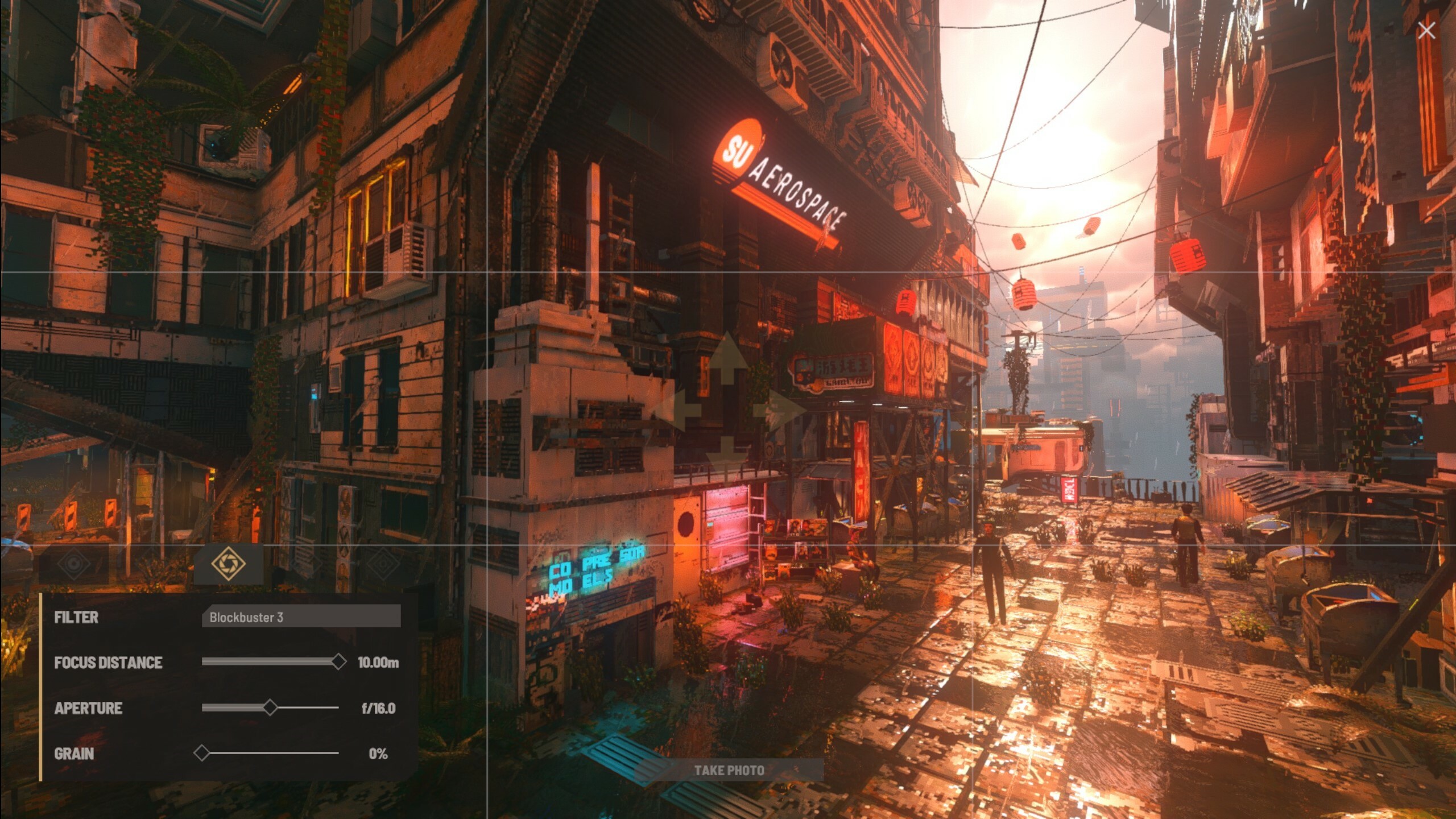Open the Filter dropdown showing Blockbuster 3
The image size is (1456, 819).
[x=301, y=617]
